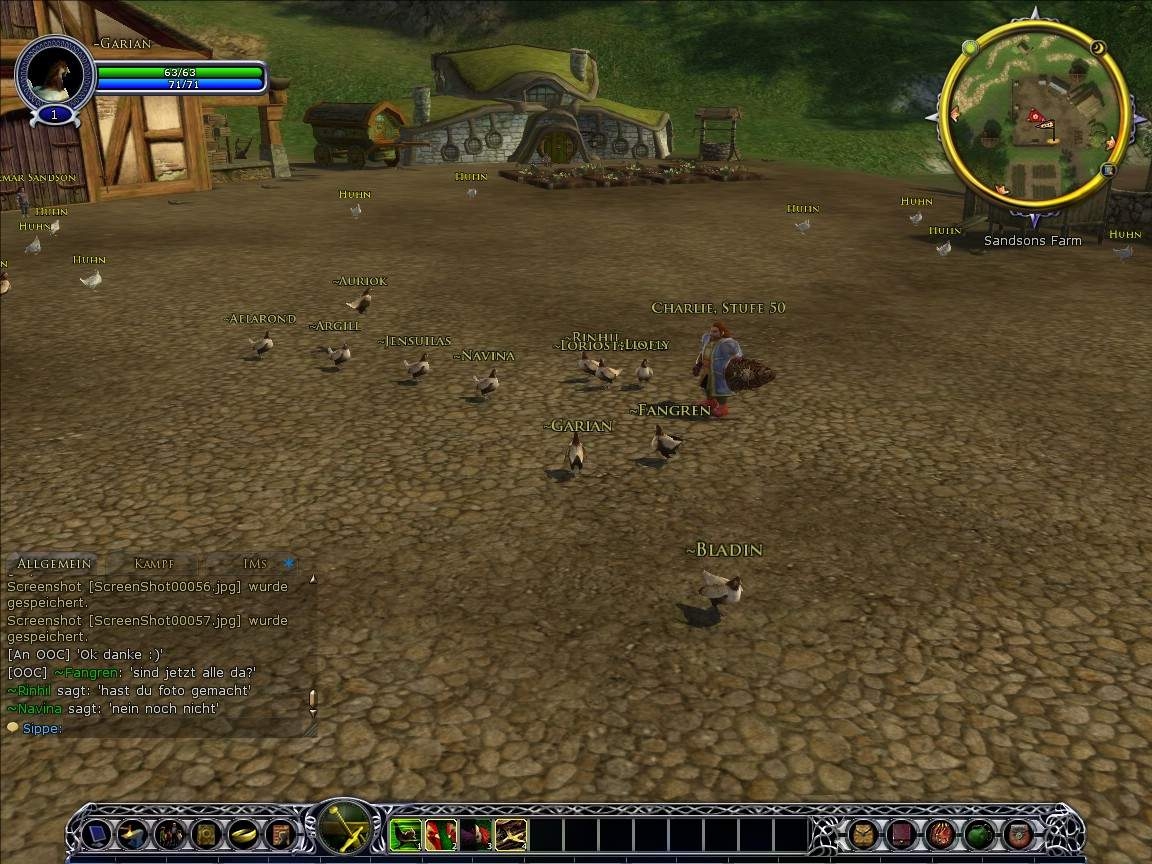The image size is (1152, 864).
Task: Open the Kampf chat tab
Action: tap(154, 564)
